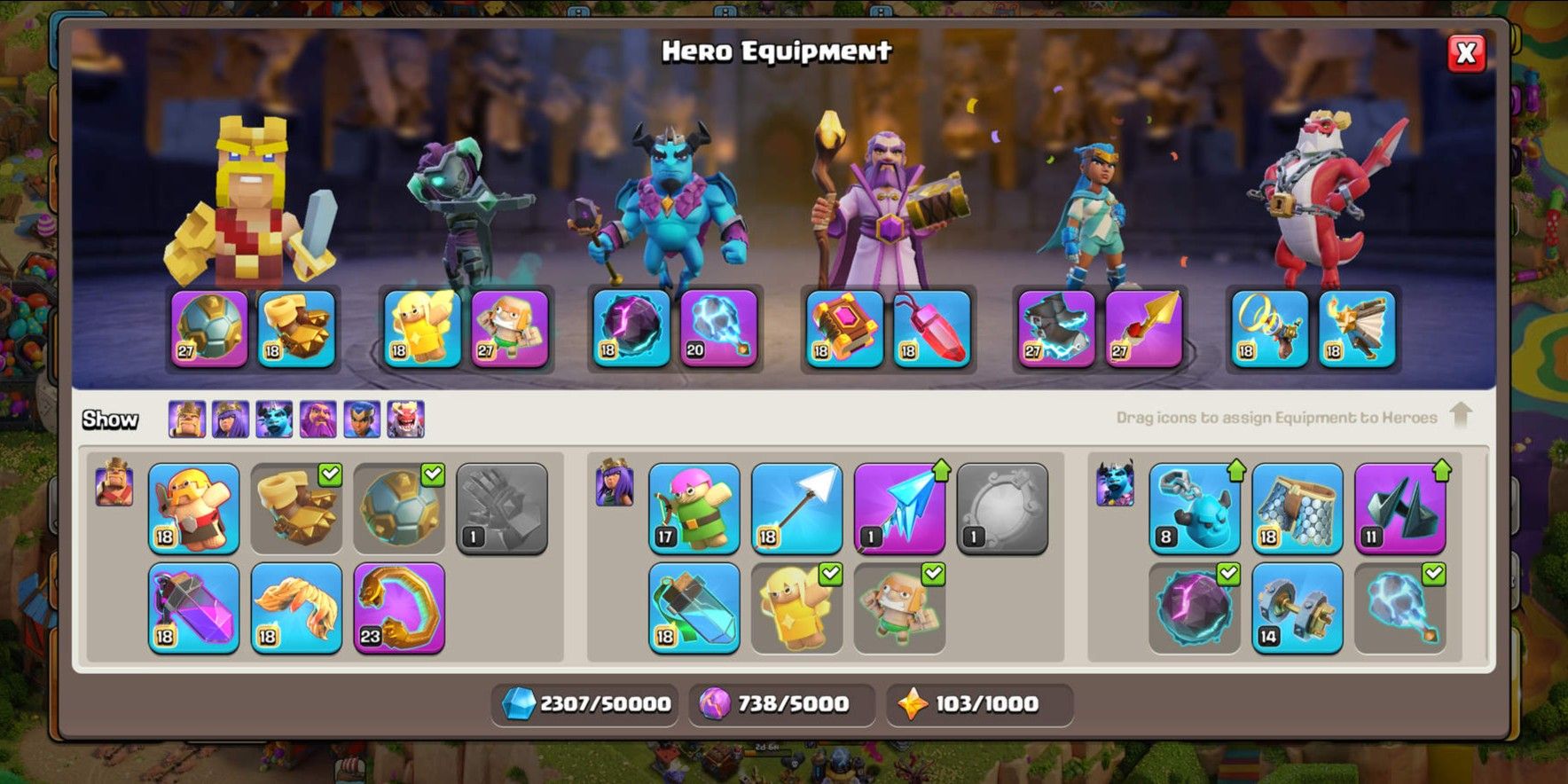Click the Starry Ore 103/1000 counter

coord(980,702)
